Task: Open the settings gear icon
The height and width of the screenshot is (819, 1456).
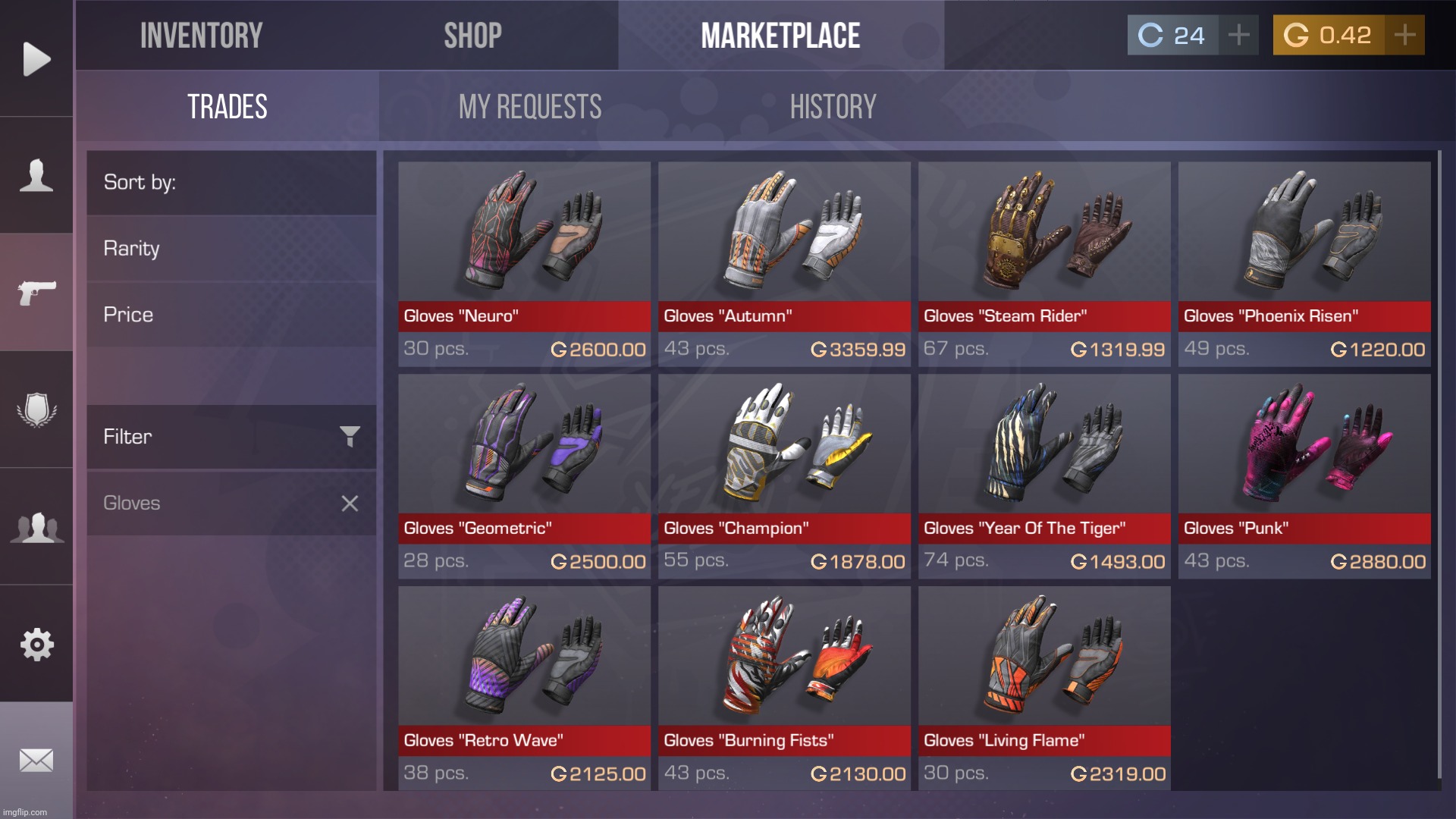Action: tap(36, 644)
